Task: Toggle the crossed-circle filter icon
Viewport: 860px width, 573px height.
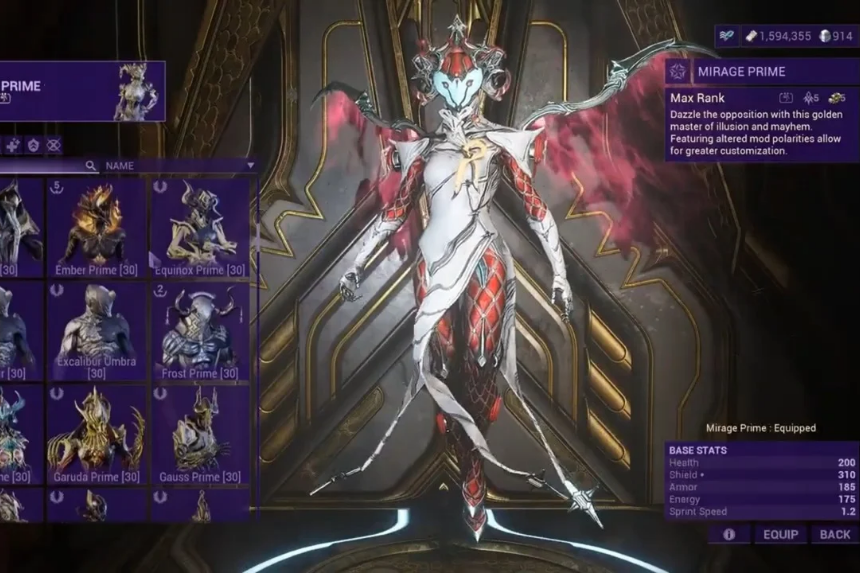Action: (54, 145)
